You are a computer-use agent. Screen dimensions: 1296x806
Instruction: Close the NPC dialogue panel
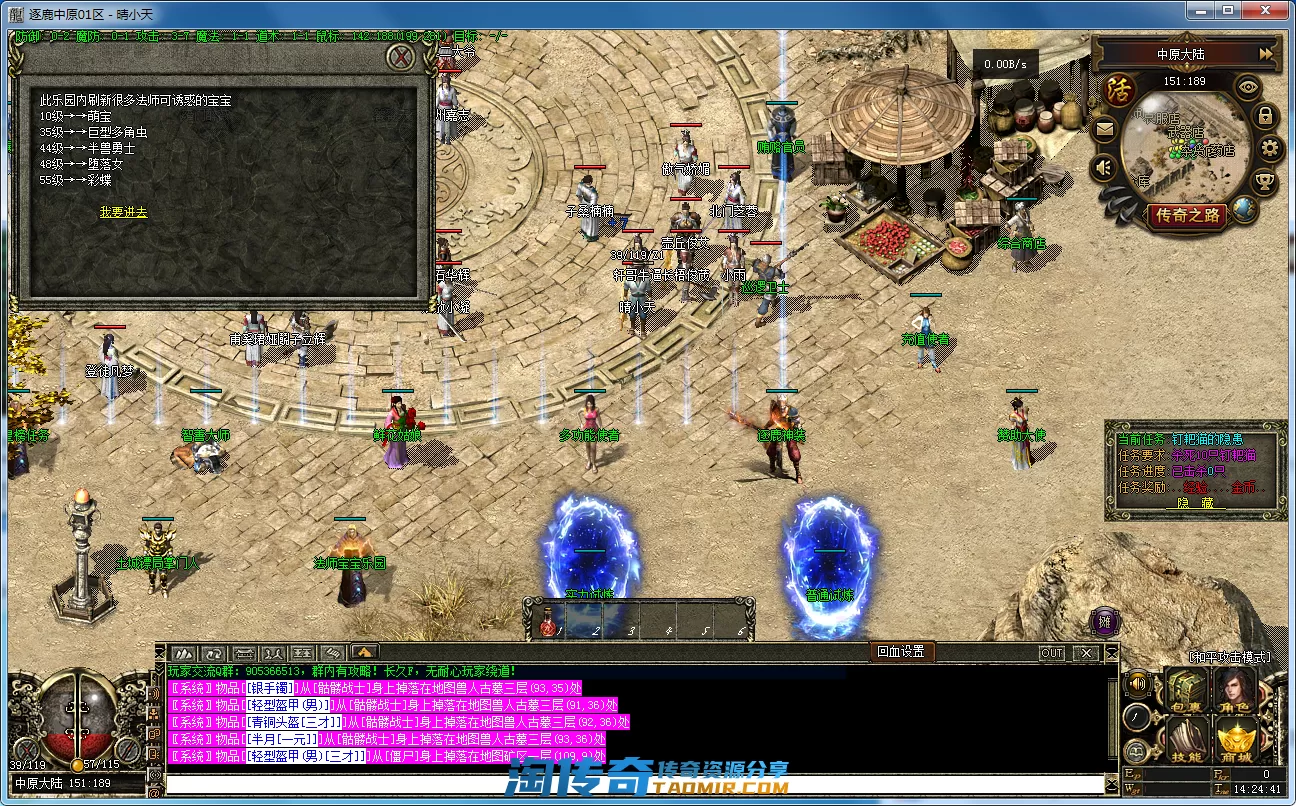[401, 57]
